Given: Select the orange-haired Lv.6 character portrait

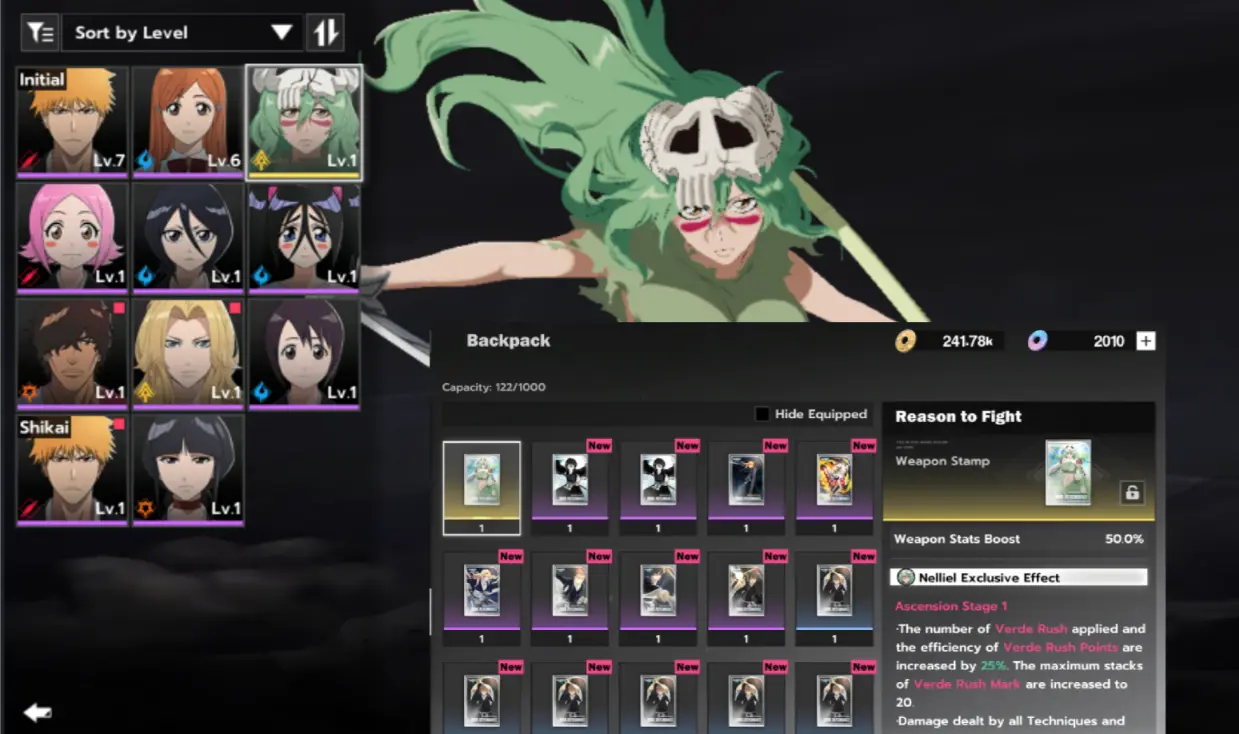Looking at the screenshot, I should 188,121.
